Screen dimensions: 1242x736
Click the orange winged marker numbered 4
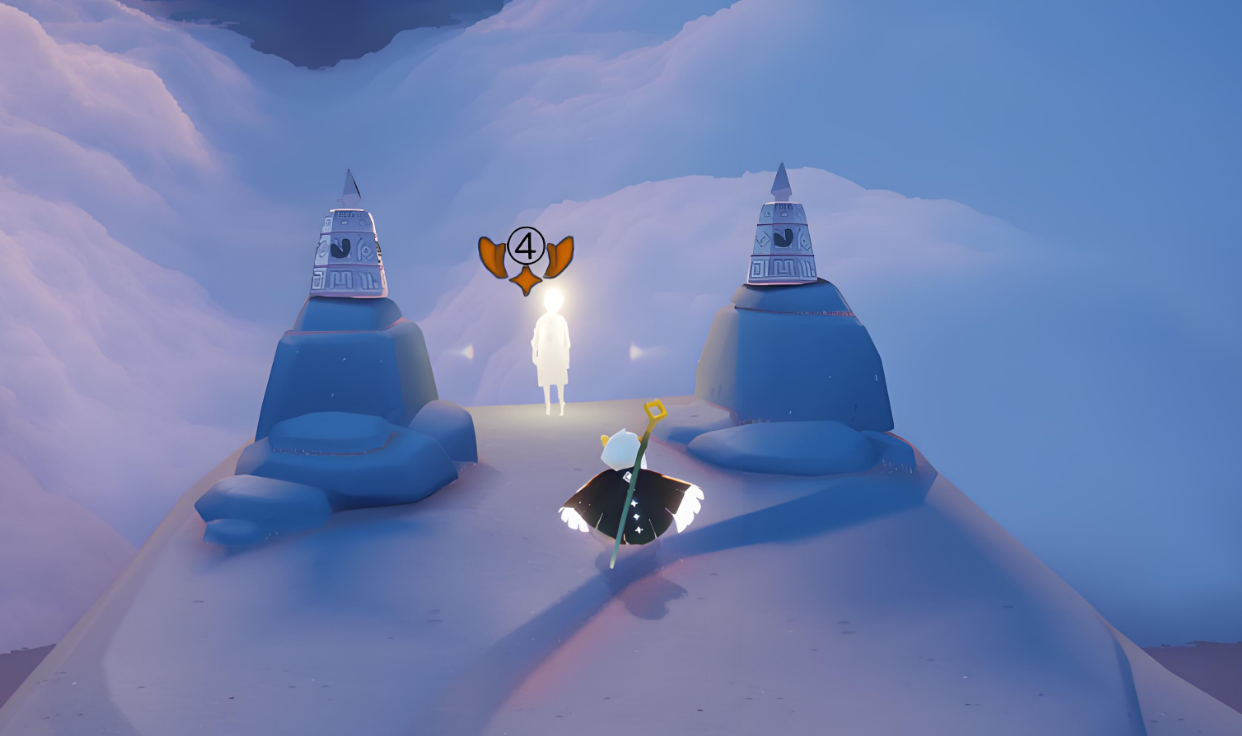526,258
